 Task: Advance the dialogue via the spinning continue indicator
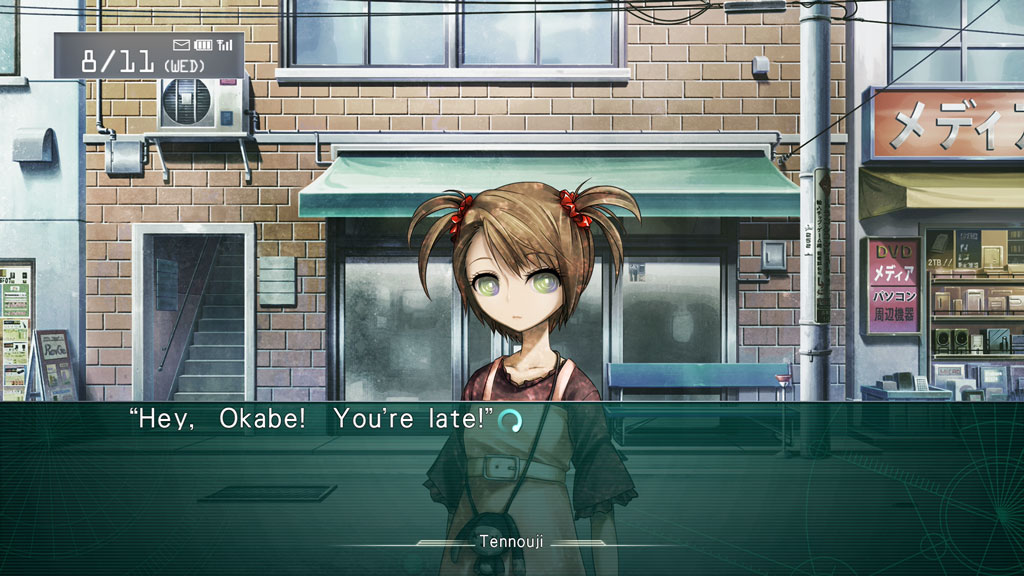coord(510,421)
